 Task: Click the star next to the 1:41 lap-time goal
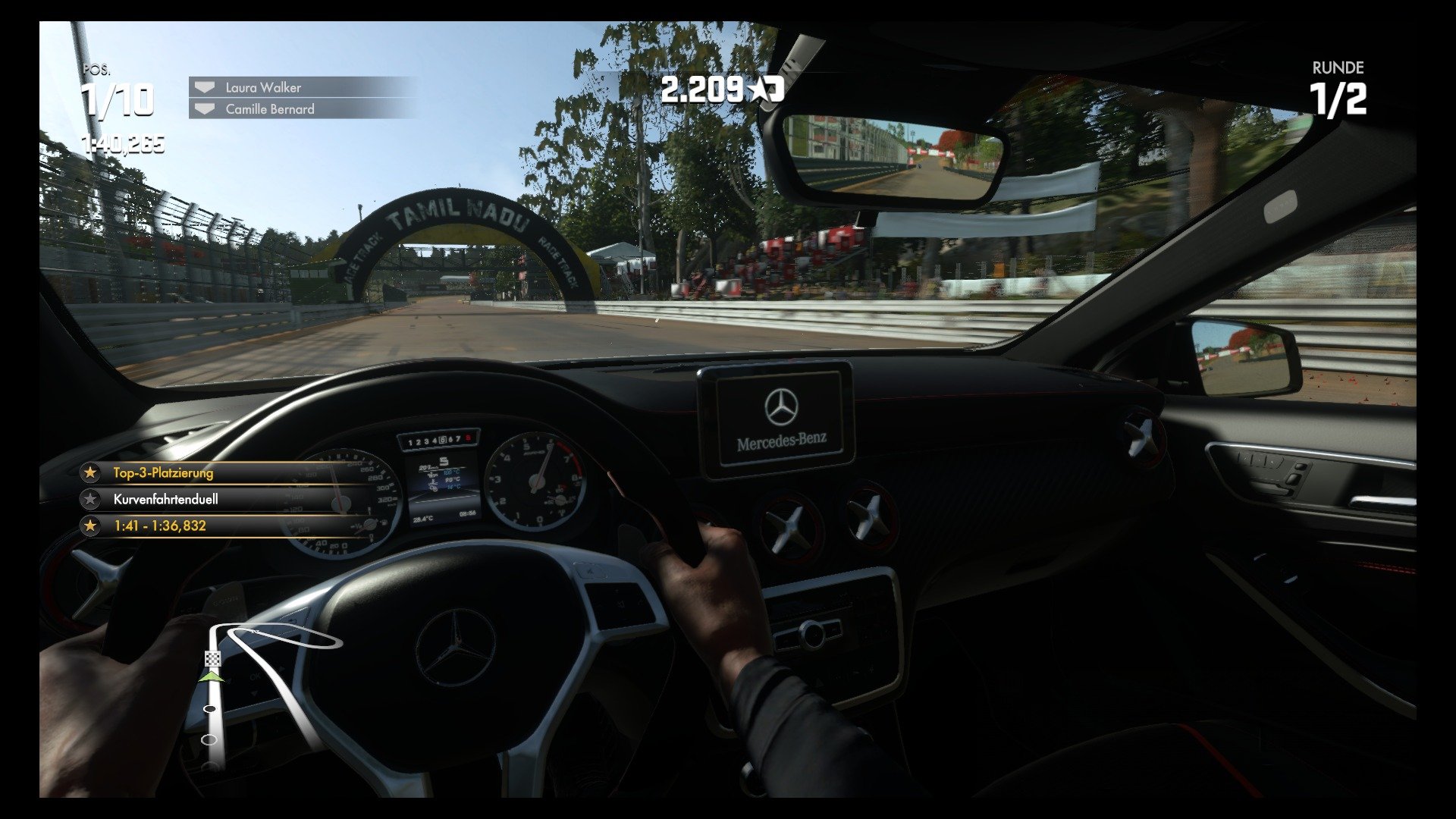pos(92,525)
